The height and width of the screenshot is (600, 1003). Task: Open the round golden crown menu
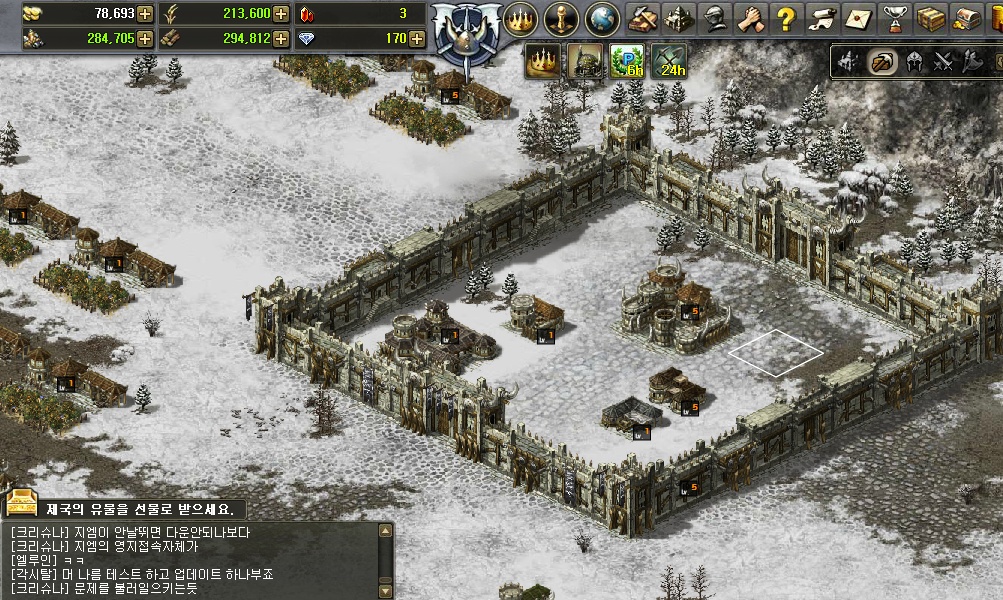[520, 18]
